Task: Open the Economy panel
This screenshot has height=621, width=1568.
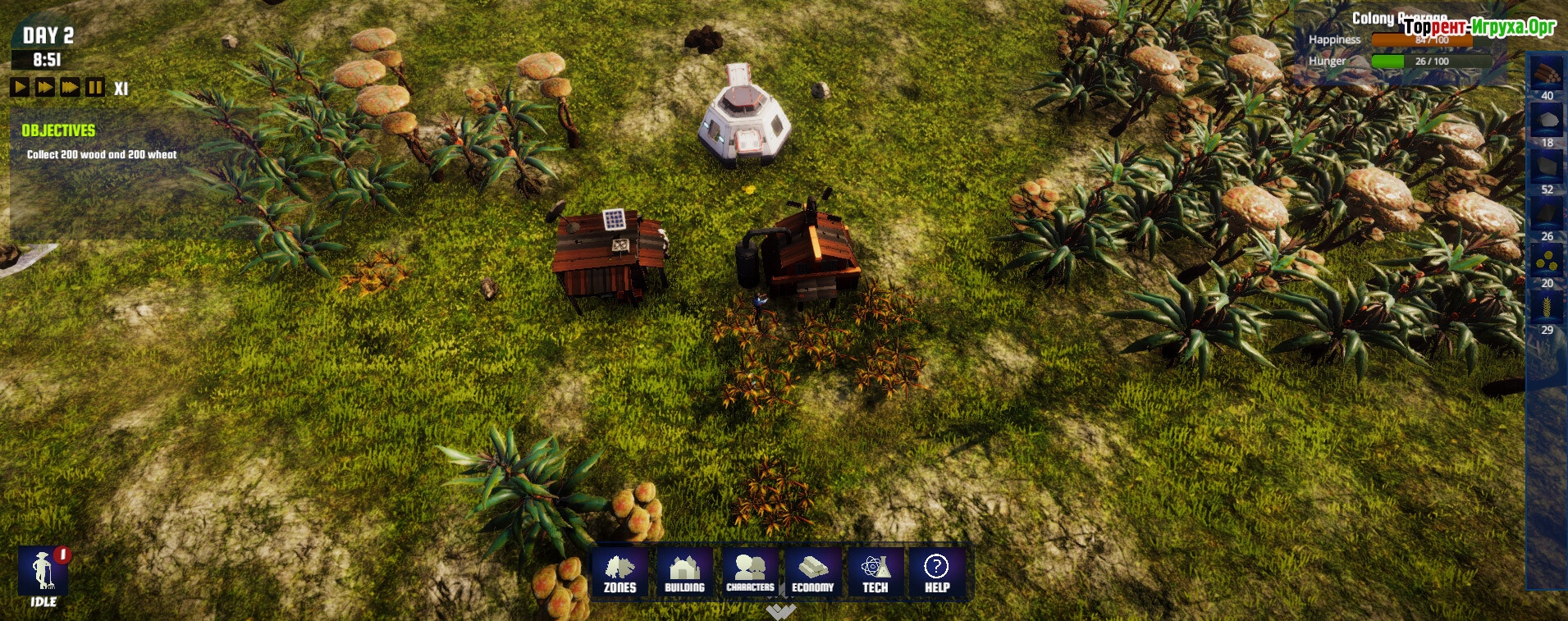Action: point(812,573)
